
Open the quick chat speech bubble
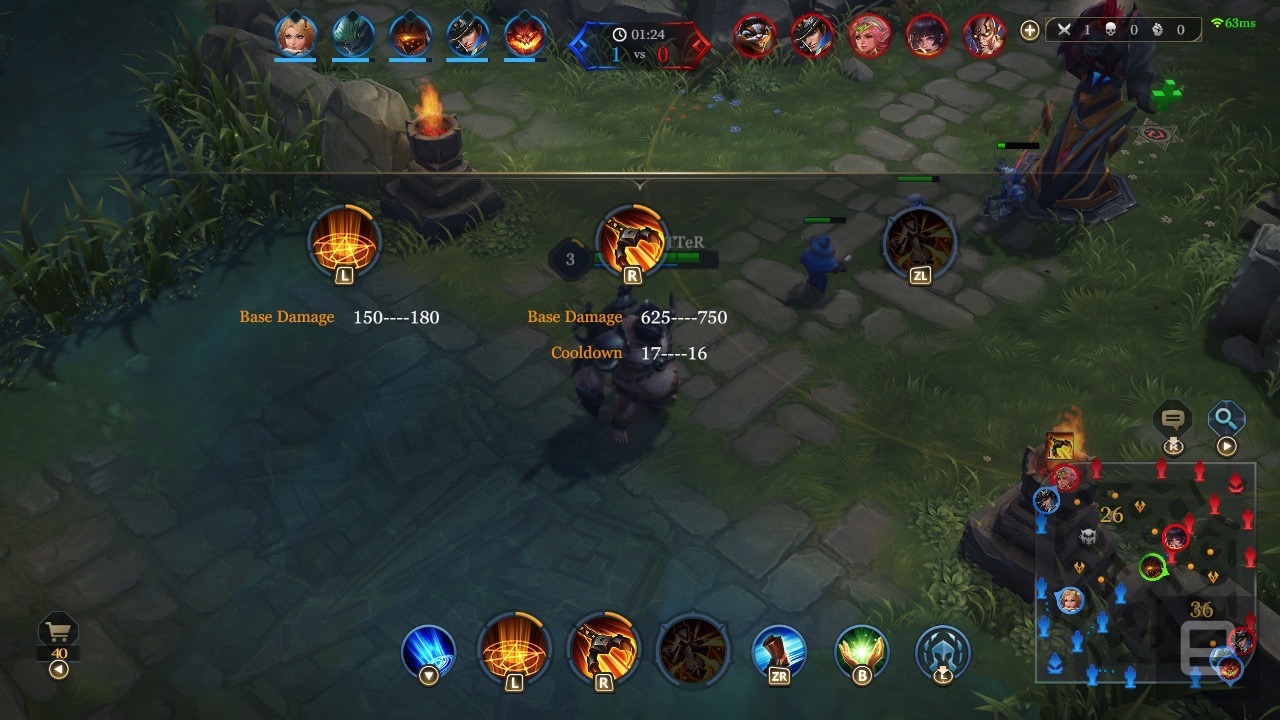pos(1174,419)
